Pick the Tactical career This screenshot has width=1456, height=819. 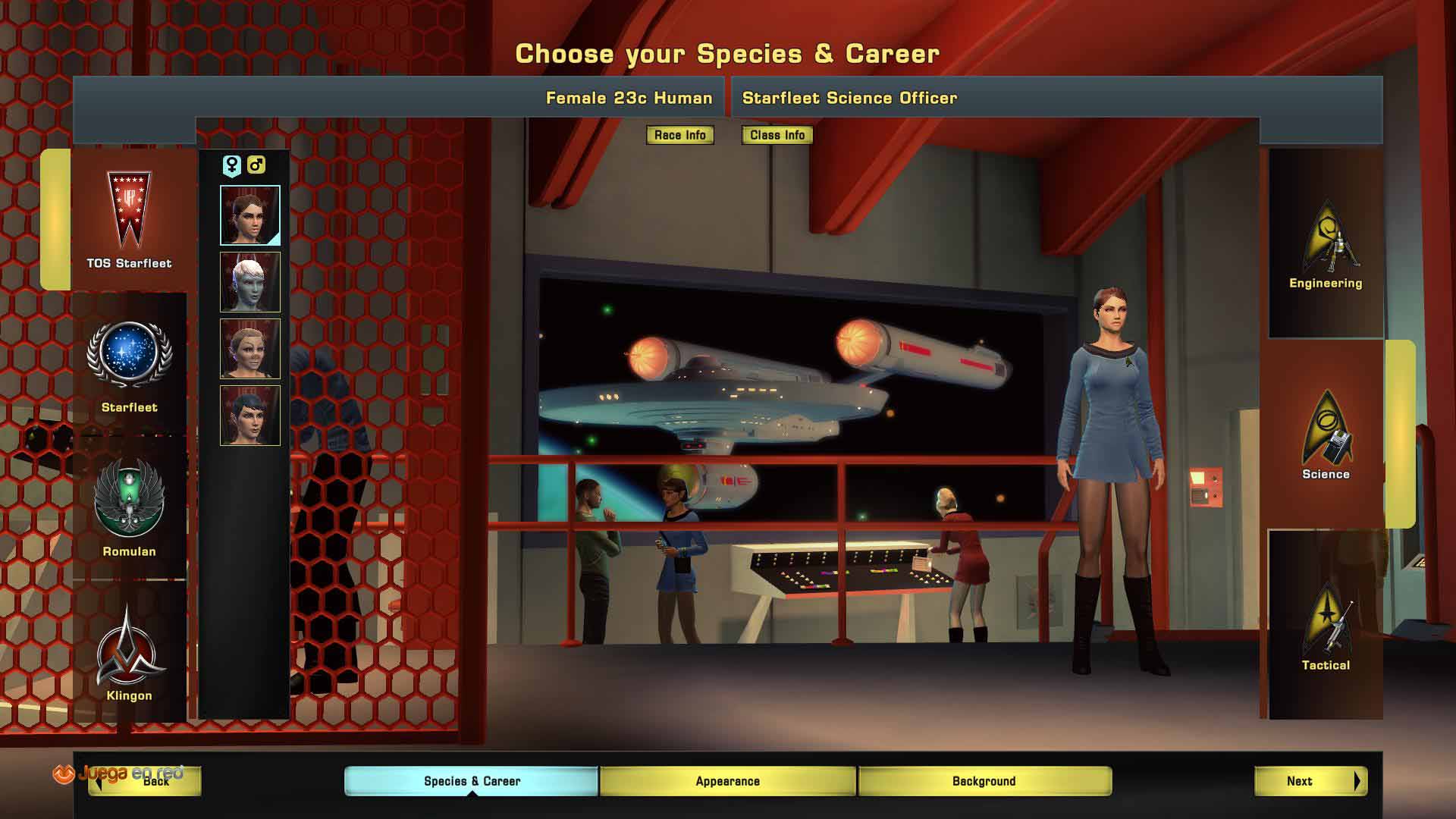[1326, 626]
